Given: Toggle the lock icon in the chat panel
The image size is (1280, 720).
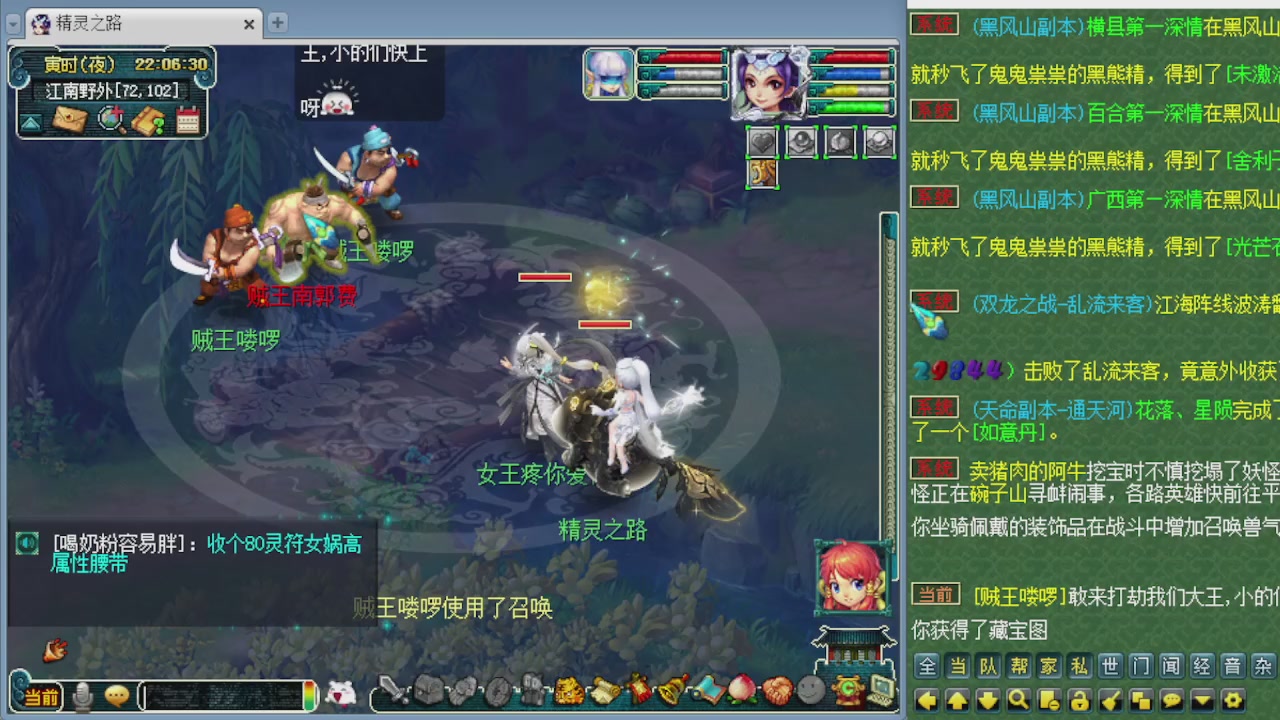Looking at the screenshot, I should [1081, 699].
